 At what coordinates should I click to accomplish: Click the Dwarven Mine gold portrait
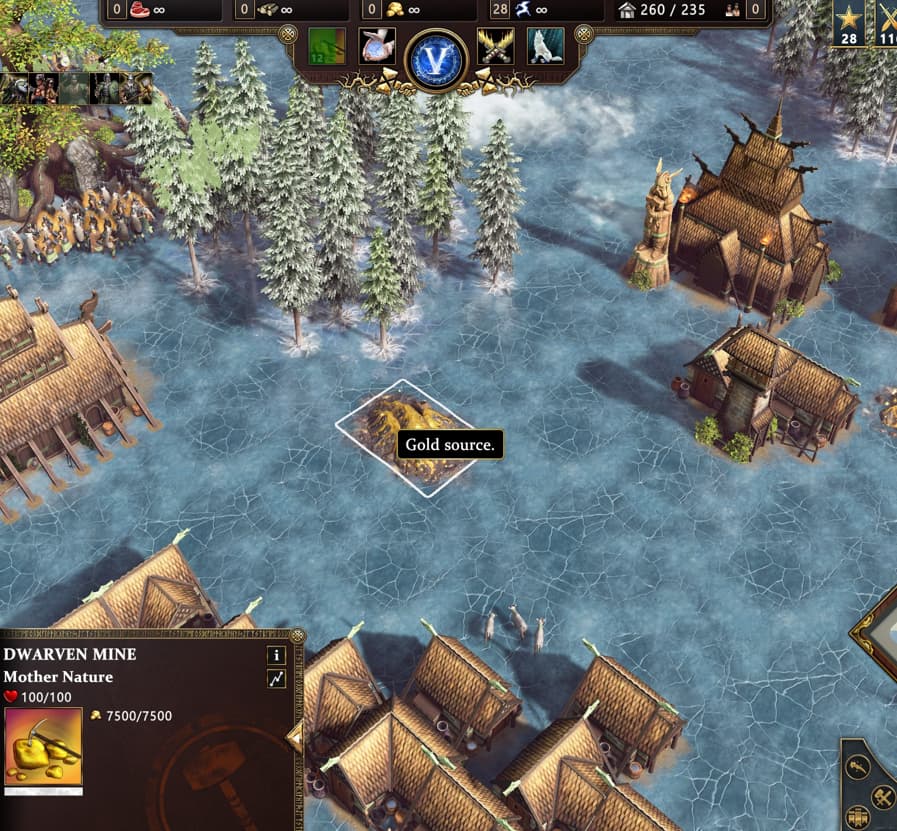pyautogui.click(x=43, y=746)
